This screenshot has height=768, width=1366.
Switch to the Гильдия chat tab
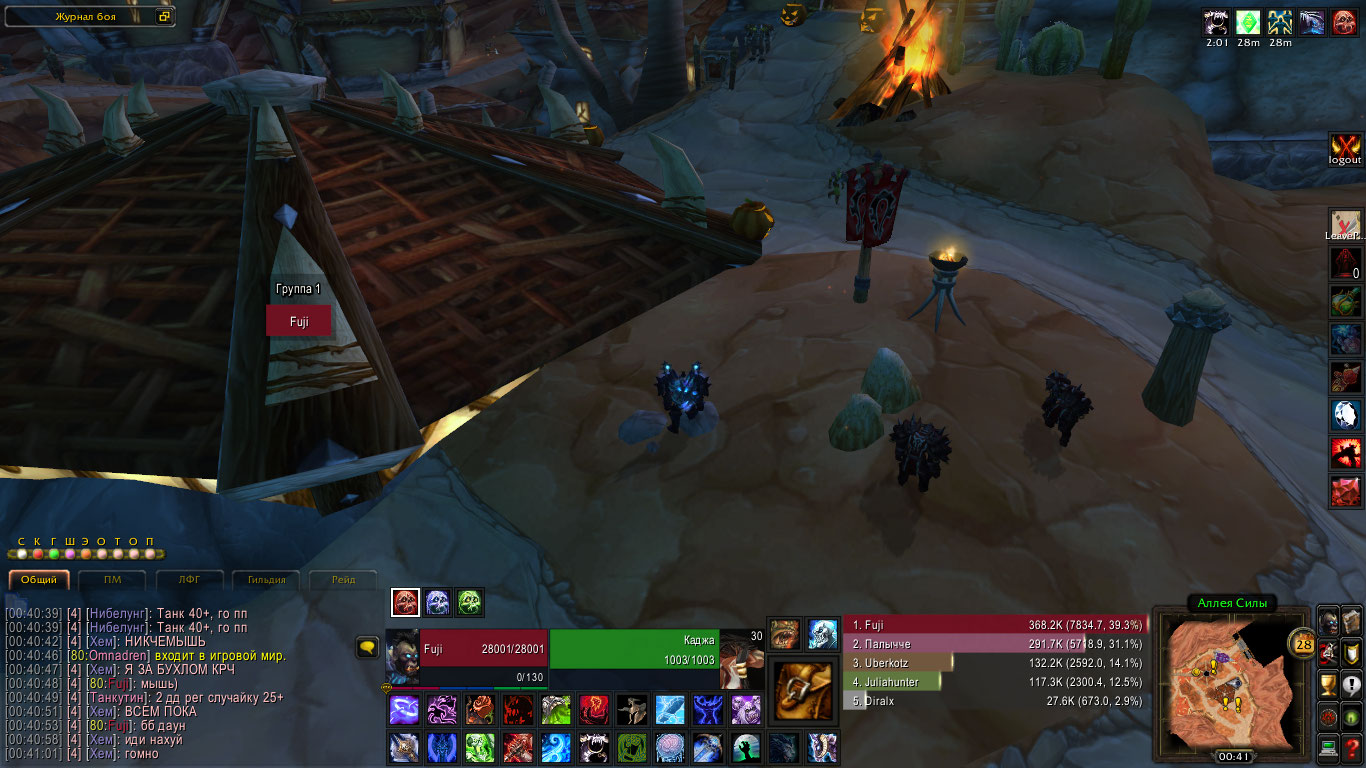click(266, 579)
